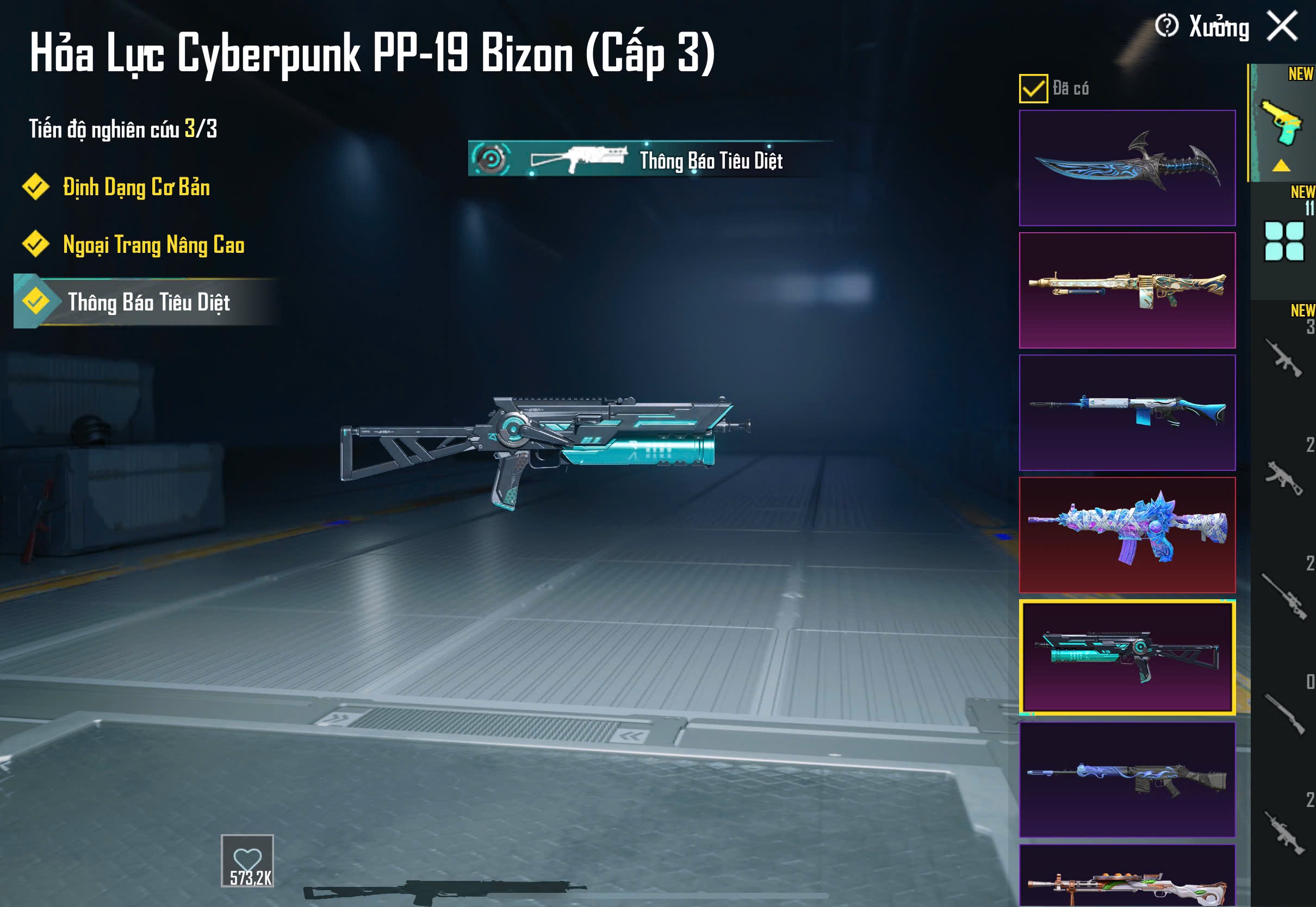Pick the purple crystal rifle skin

click(x=1127, y=535)
